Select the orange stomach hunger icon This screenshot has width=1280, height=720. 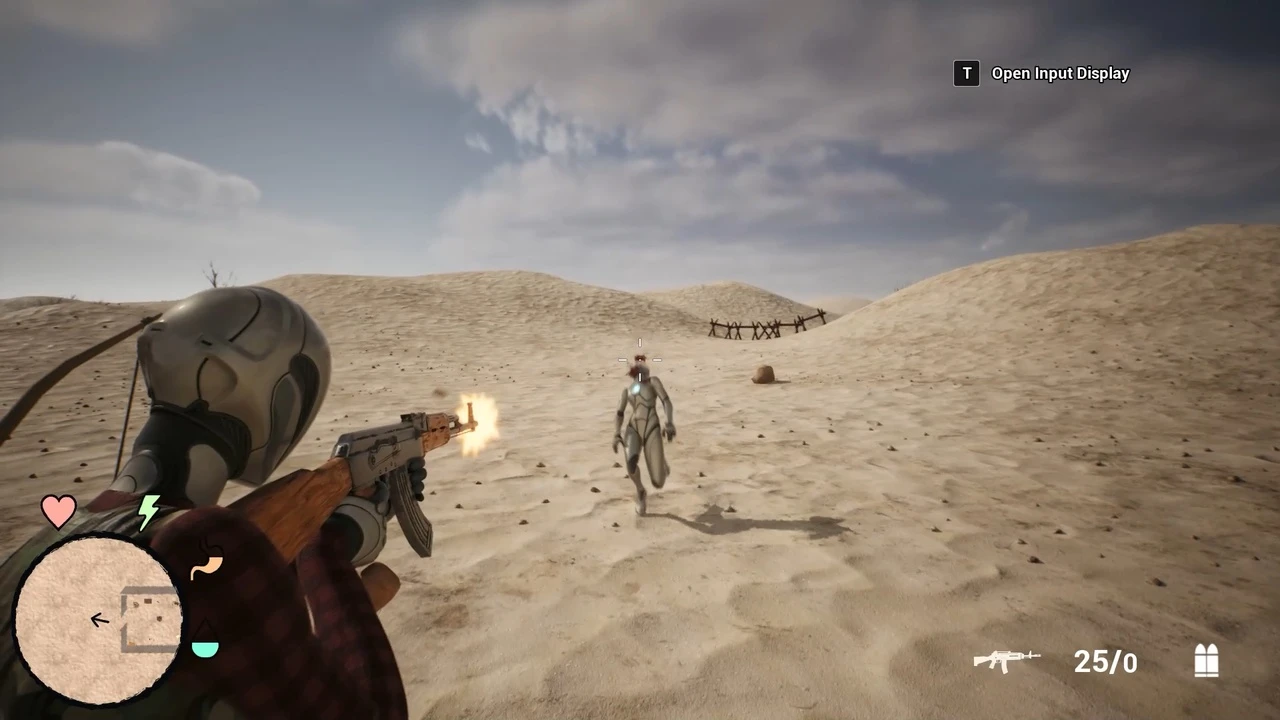pos(206,563)
